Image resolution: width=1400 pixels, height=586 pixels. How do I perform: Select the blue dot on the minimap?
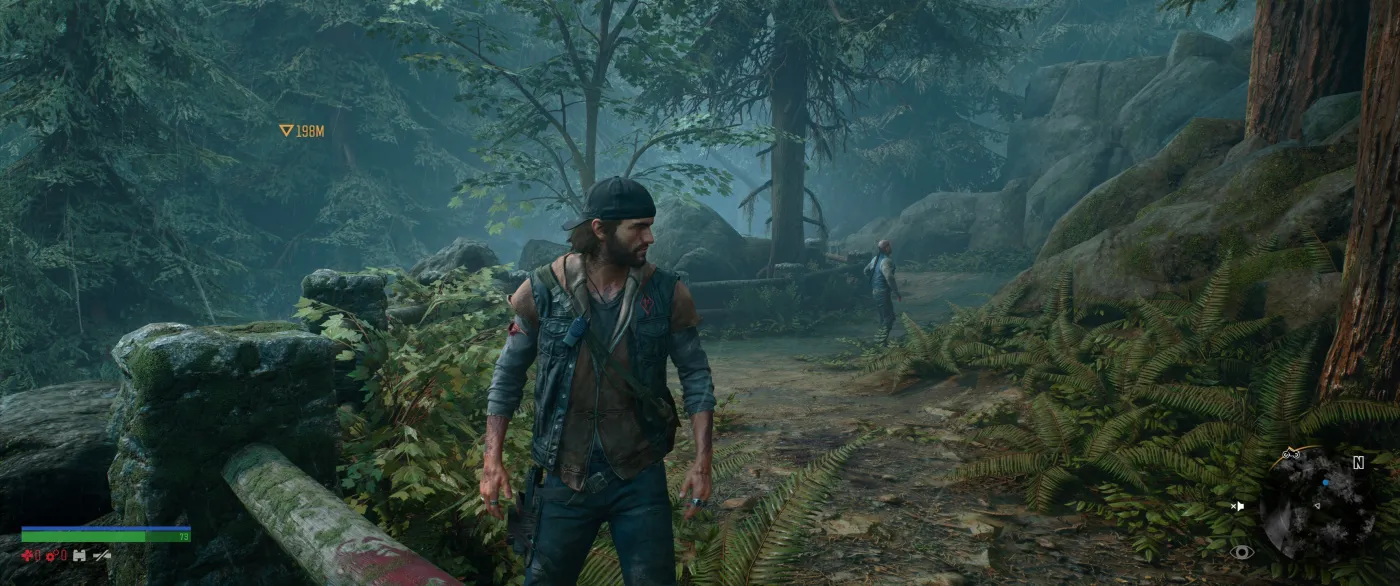click(1325, 481)
